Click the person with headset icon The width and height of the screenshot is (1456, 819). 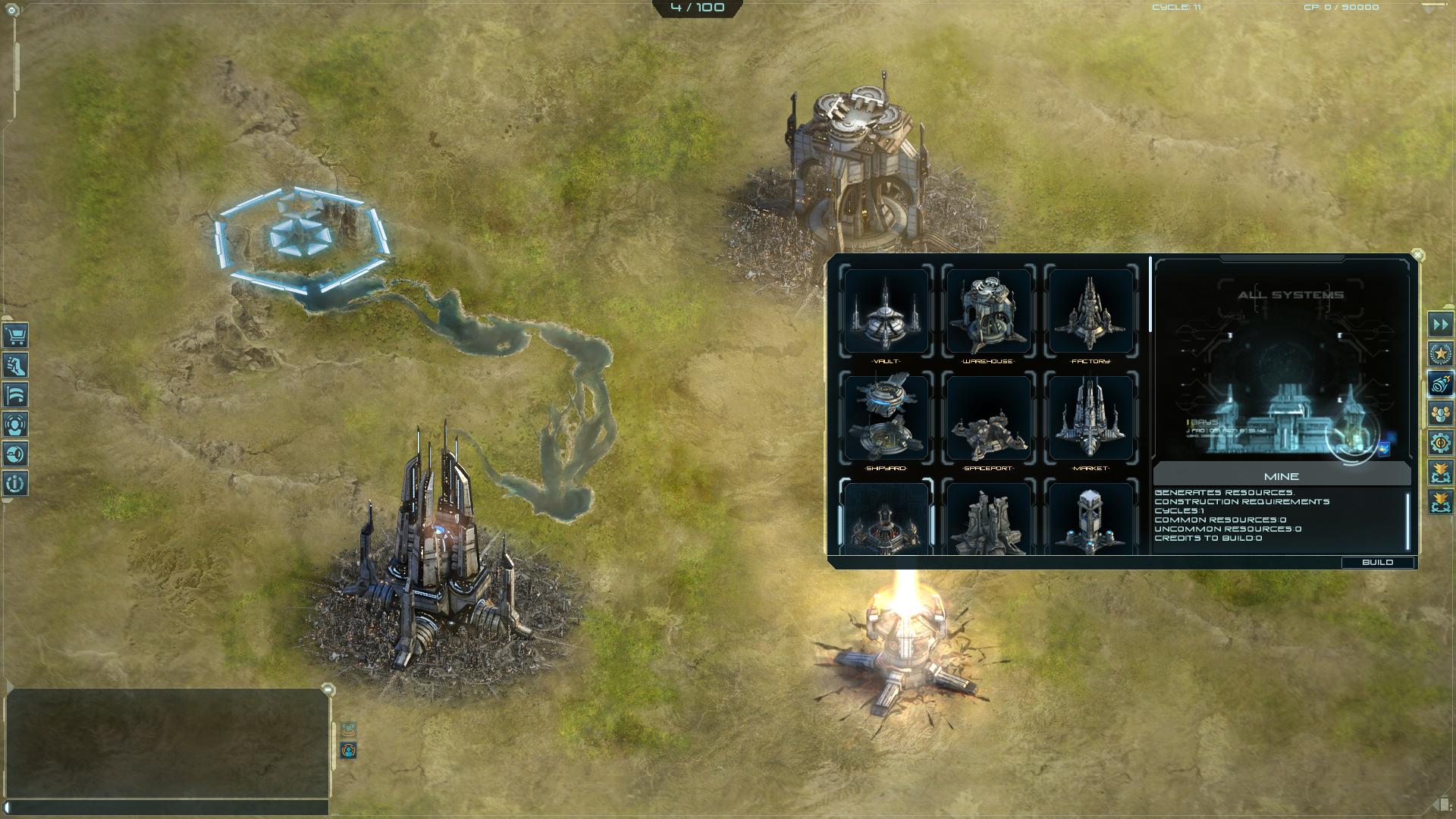[x=15, y=424]
